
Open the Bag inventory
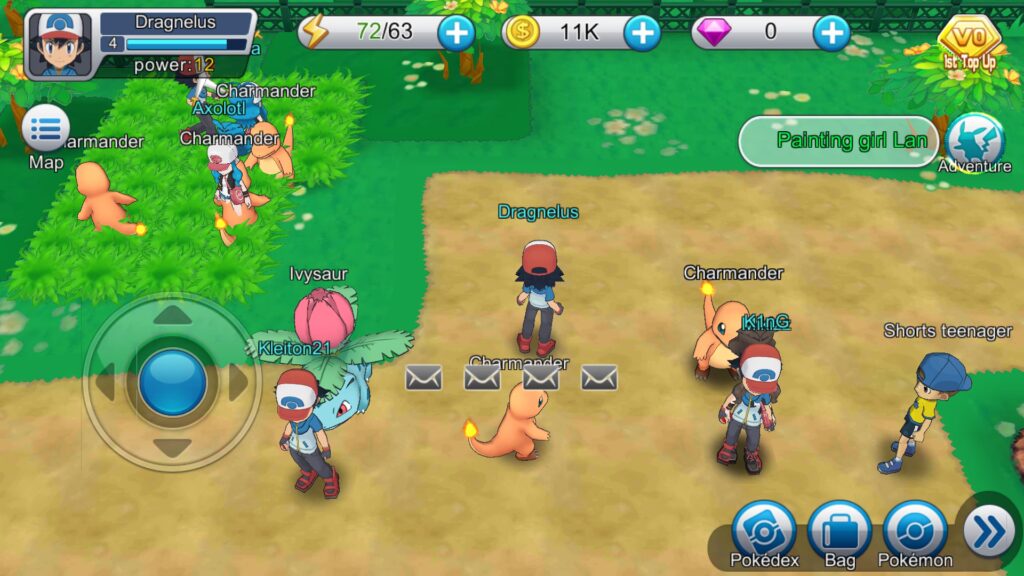coord(840,530)
